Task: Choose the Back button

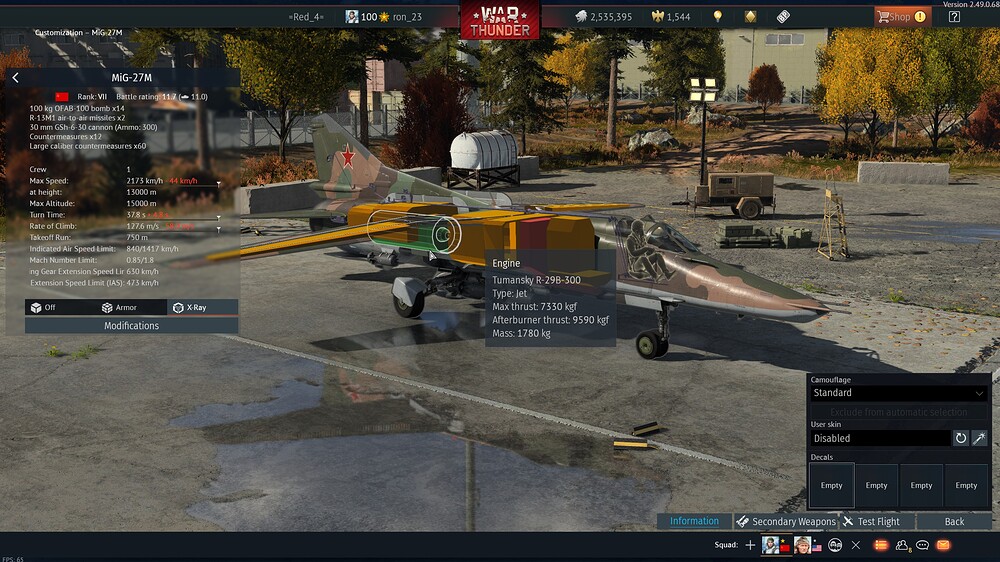Action: tap(954, 521)
